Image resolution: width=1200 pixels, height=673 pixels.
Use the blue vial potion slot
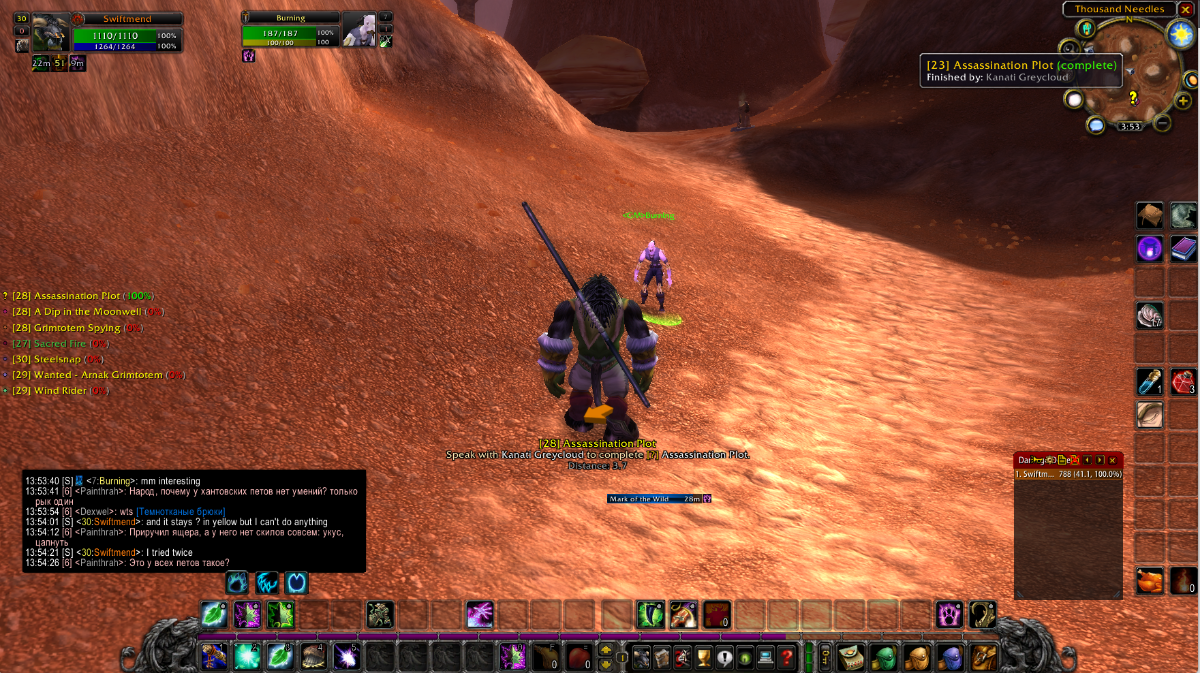point(1149,382)
